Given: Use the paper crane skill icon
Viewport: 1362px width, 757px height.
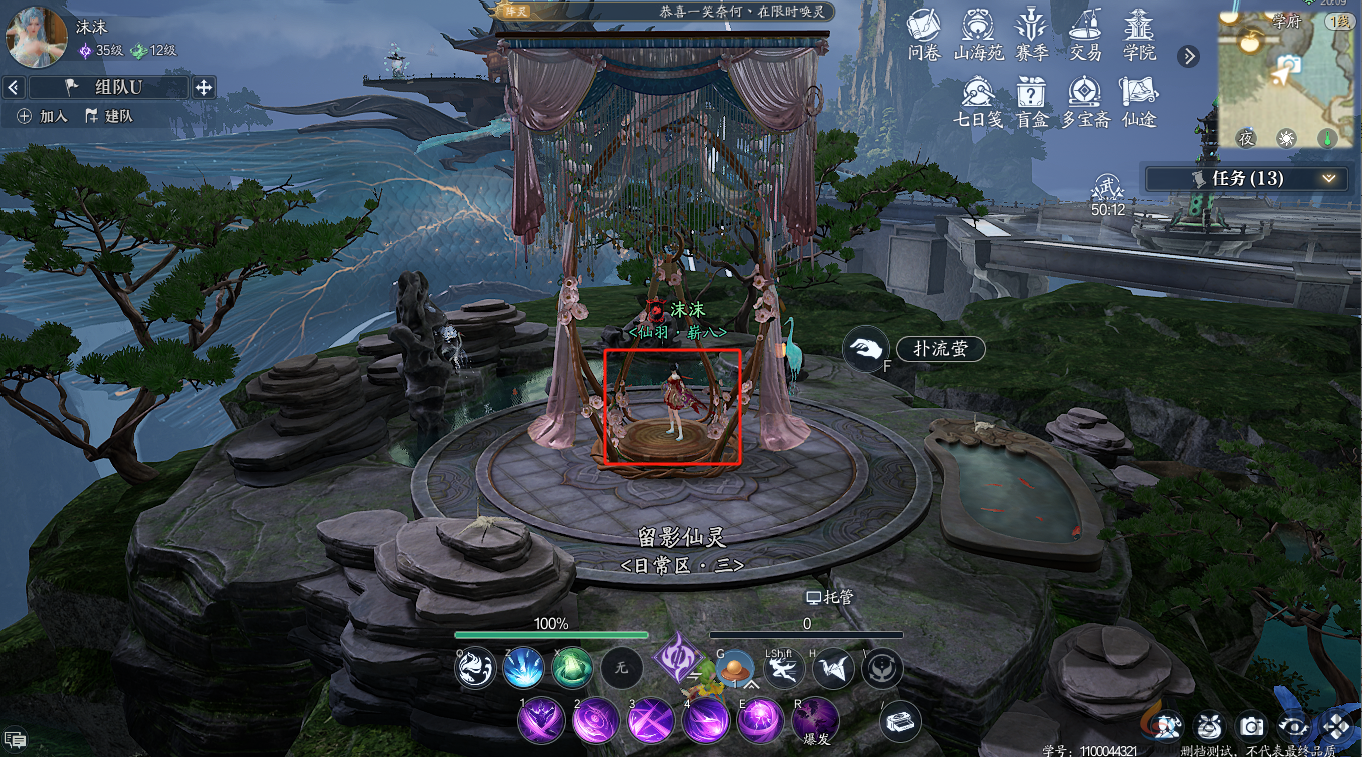Looking at the screenshot, I should (831, 669).
